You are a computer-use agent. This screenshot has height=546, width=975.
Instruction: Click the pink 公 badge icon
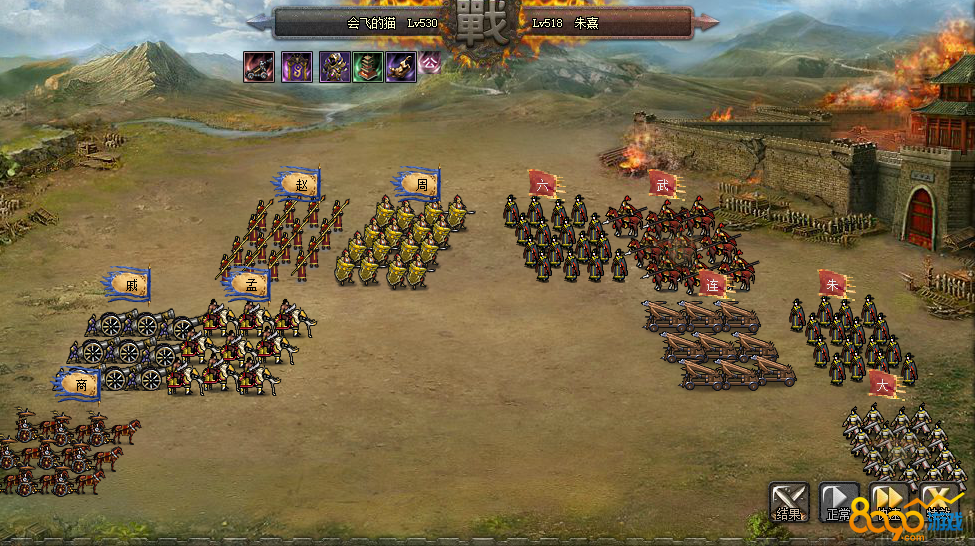[x=429, y=62]
